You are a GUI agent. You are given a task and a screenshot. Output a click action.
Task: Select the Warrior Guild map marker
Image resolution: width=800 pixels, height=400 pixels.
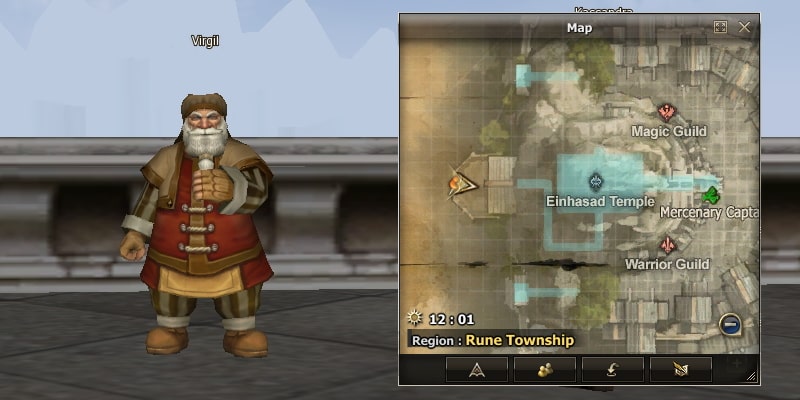tap(667, 245)
